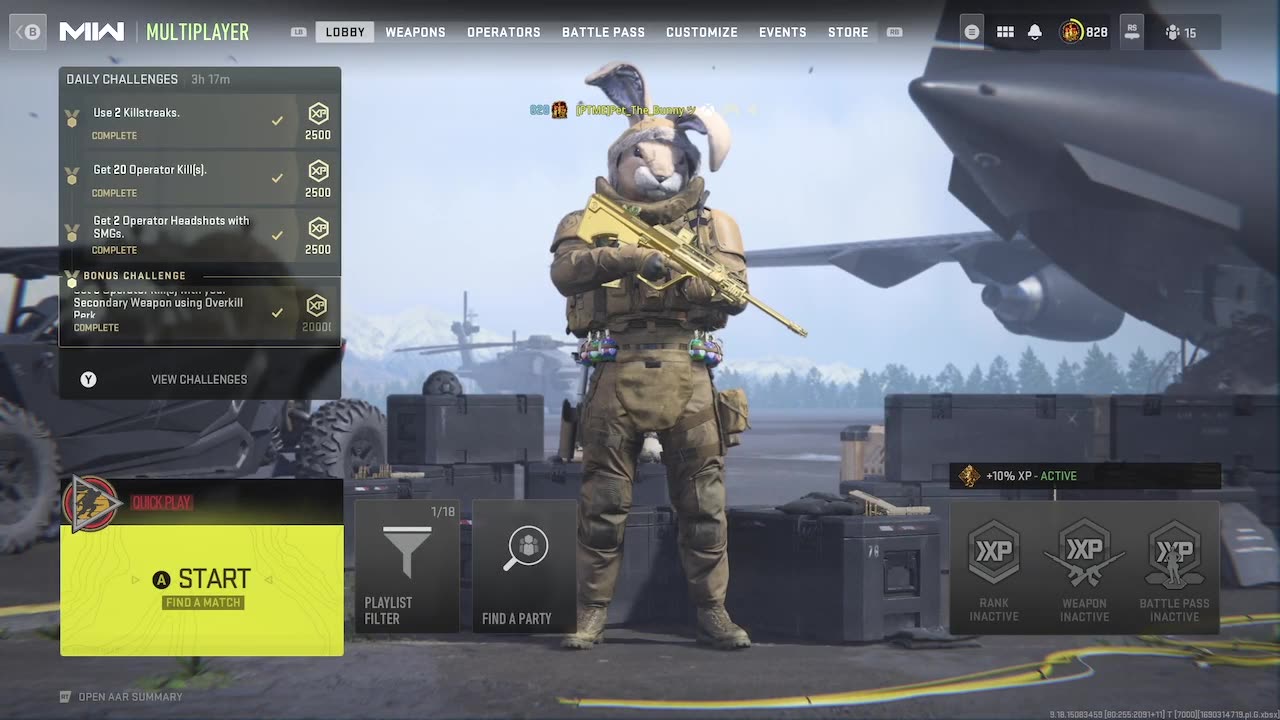Show the Events tab

782,32
